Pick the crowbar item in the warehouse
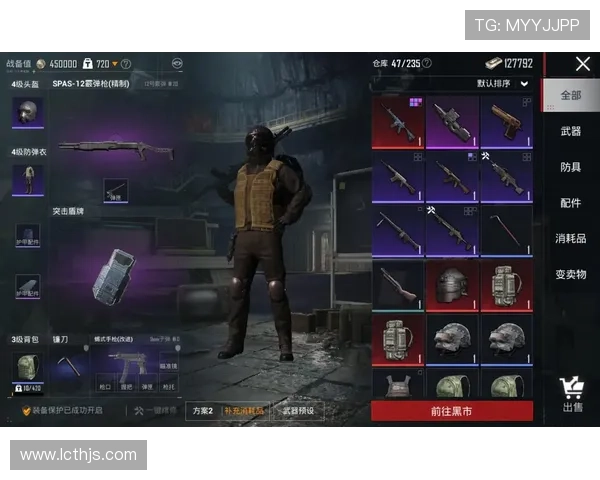Screen dimensions: 600x480 click(x=506, y=232)
